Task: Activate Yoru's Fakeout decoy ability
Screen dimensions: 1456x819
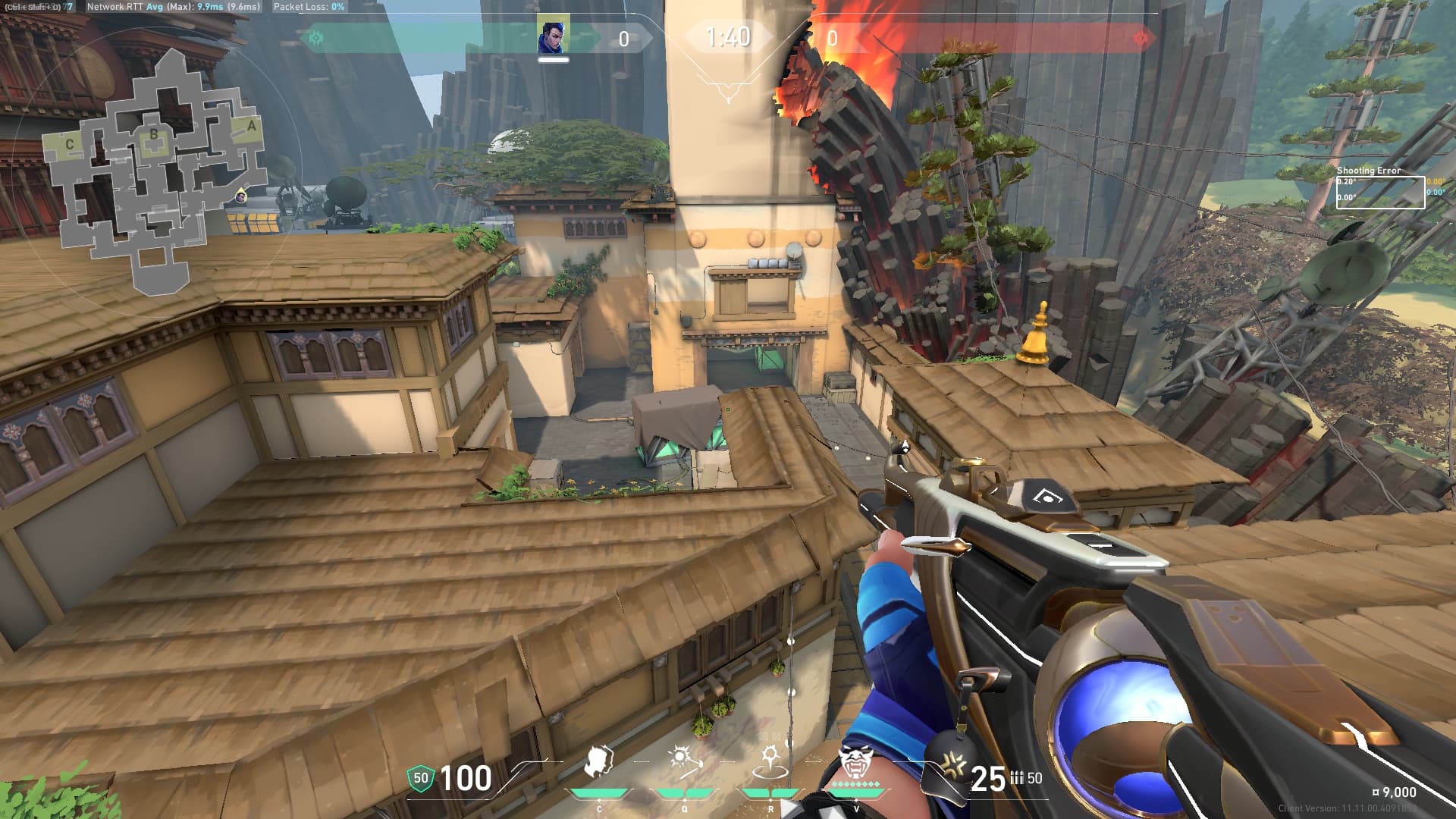Action: 599,763
